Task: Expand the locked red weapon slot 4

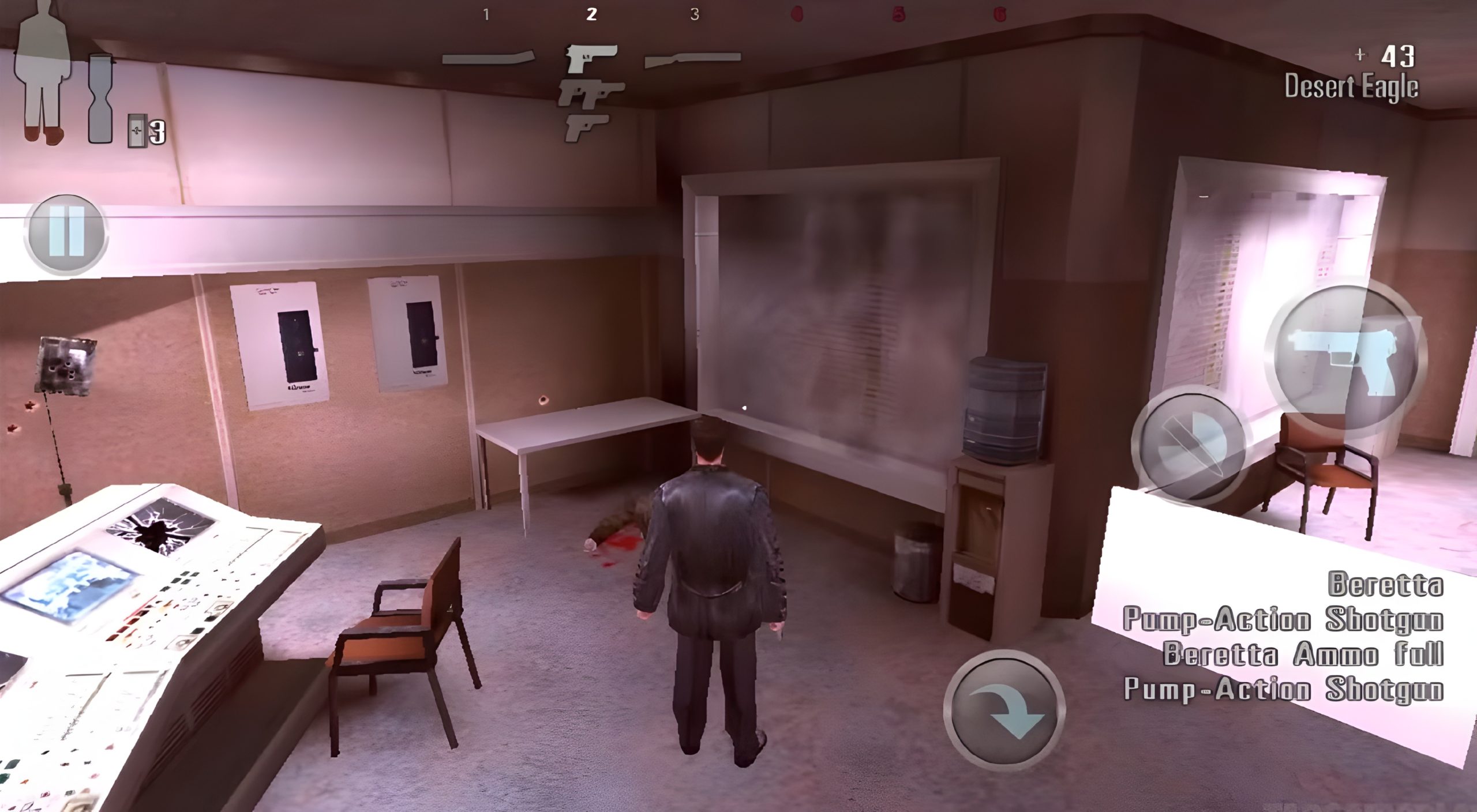Action: click(798, 13)
